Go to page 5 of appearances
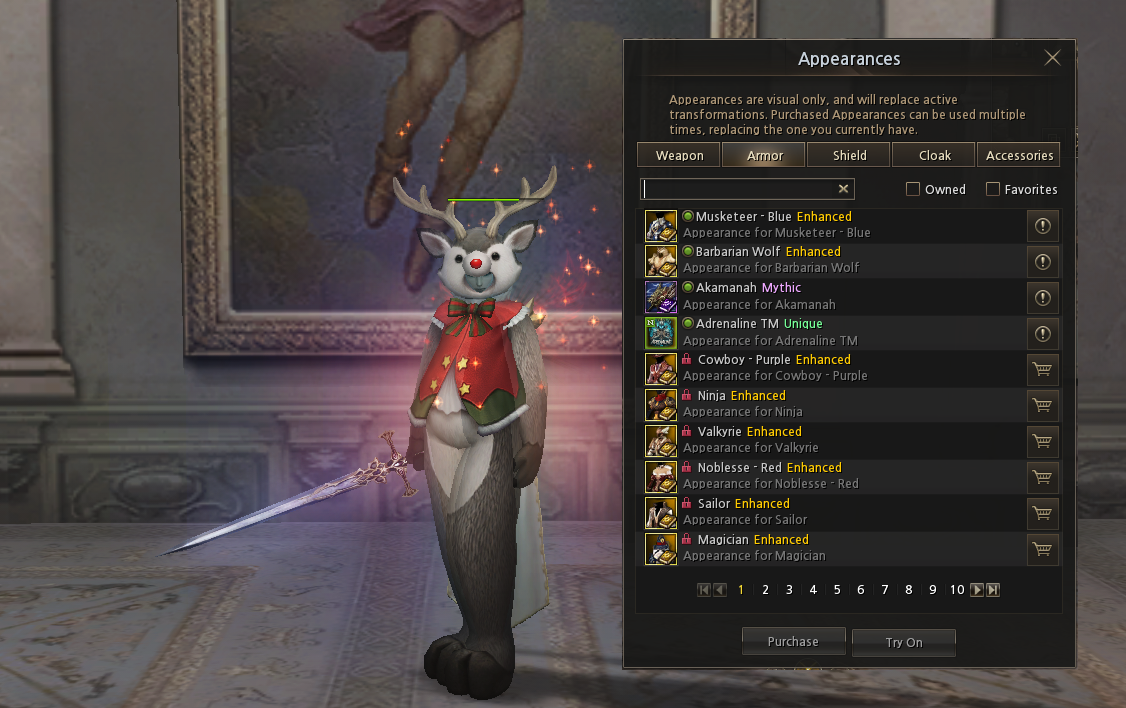 pos(837,590)
